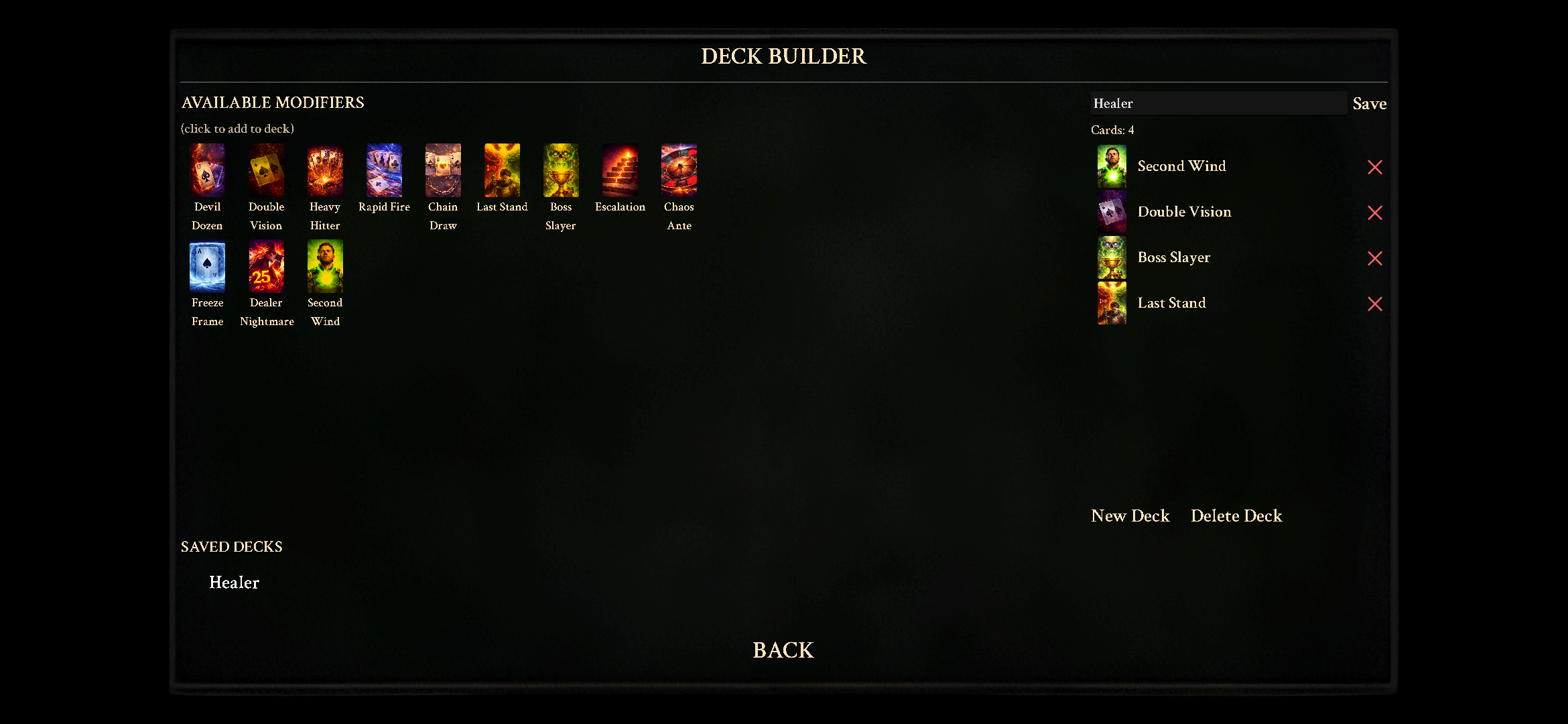Screen dimensions: 1568x724
Task: Select the Heavy Hitter modifier card
Action: click(324, 170)
